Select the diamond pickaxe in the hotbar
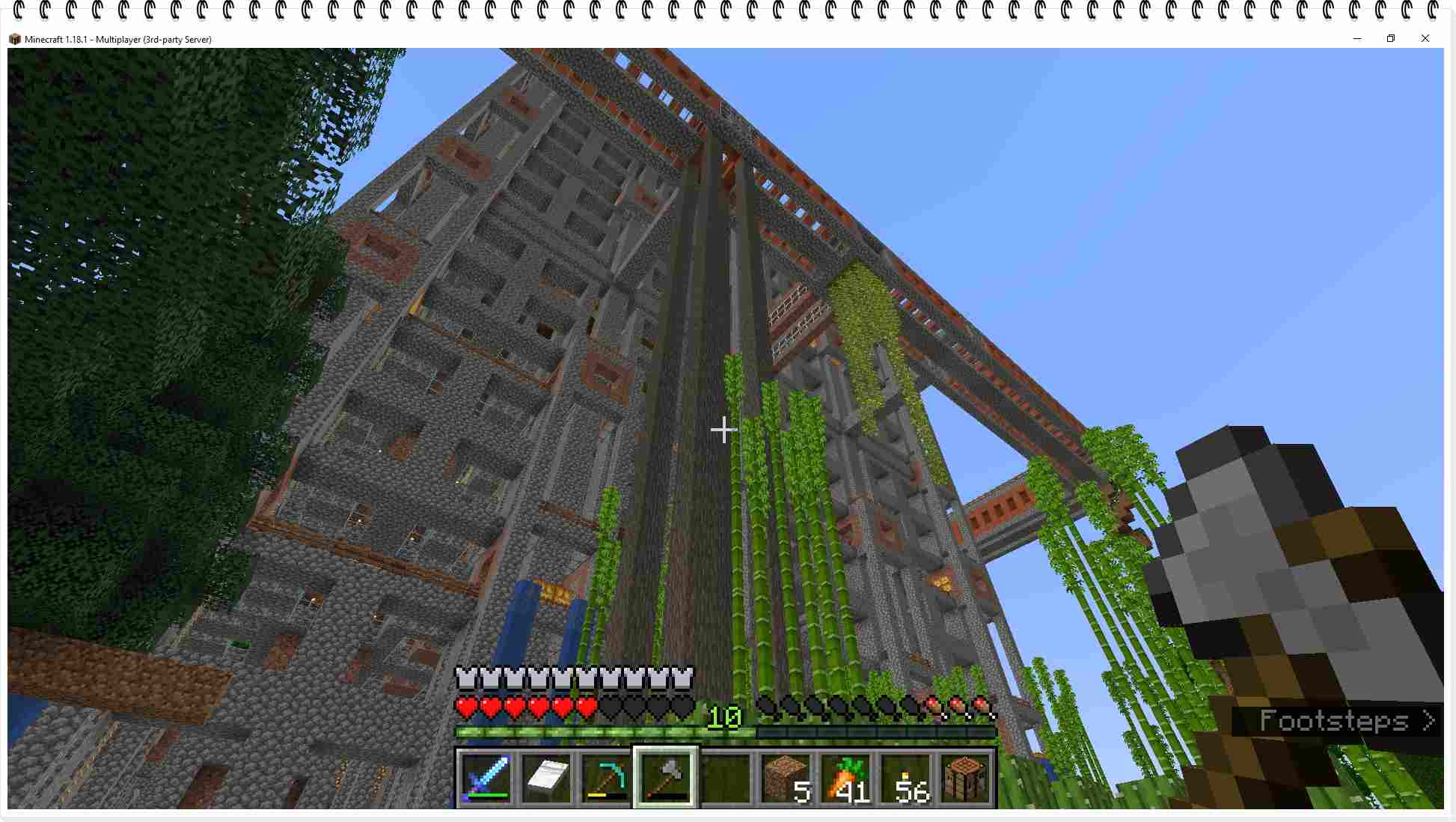This screenshot has height=822, width=1456. tap(606, 777)
